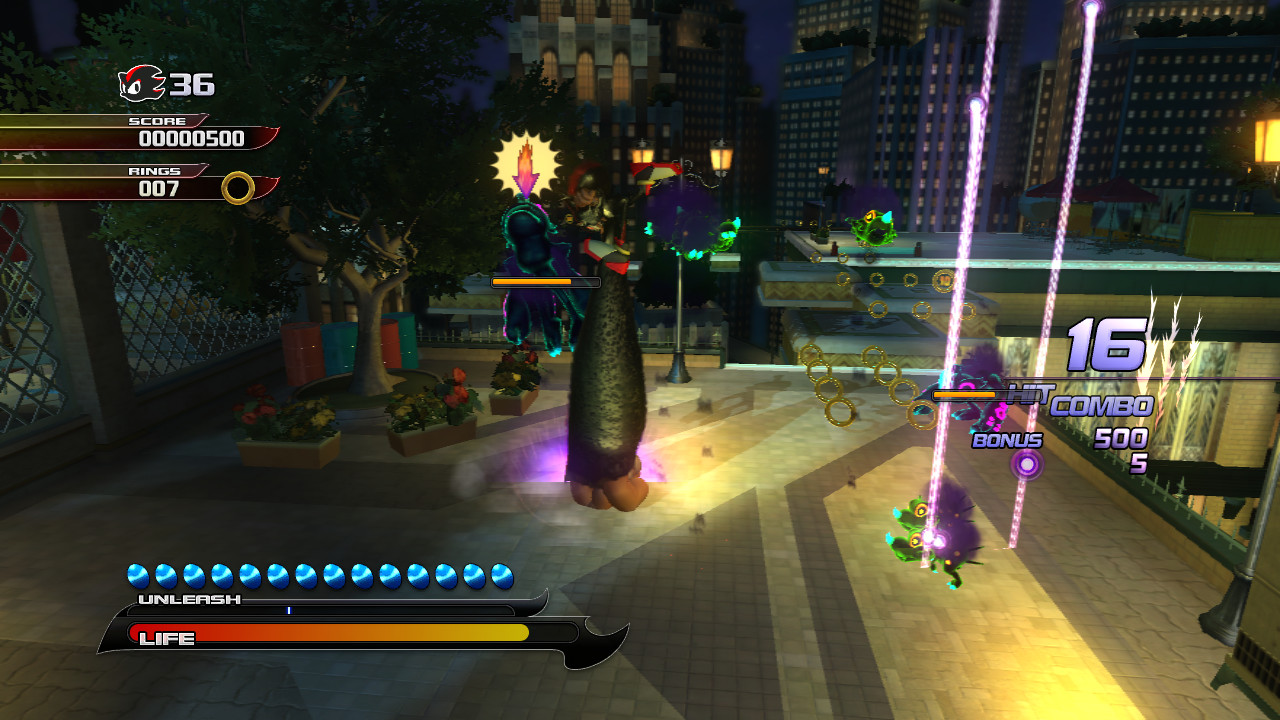Screen dimensions: 1280x720
Task: Click the enemy health bar above the dark gaia
Action: (x=545, y=282)
